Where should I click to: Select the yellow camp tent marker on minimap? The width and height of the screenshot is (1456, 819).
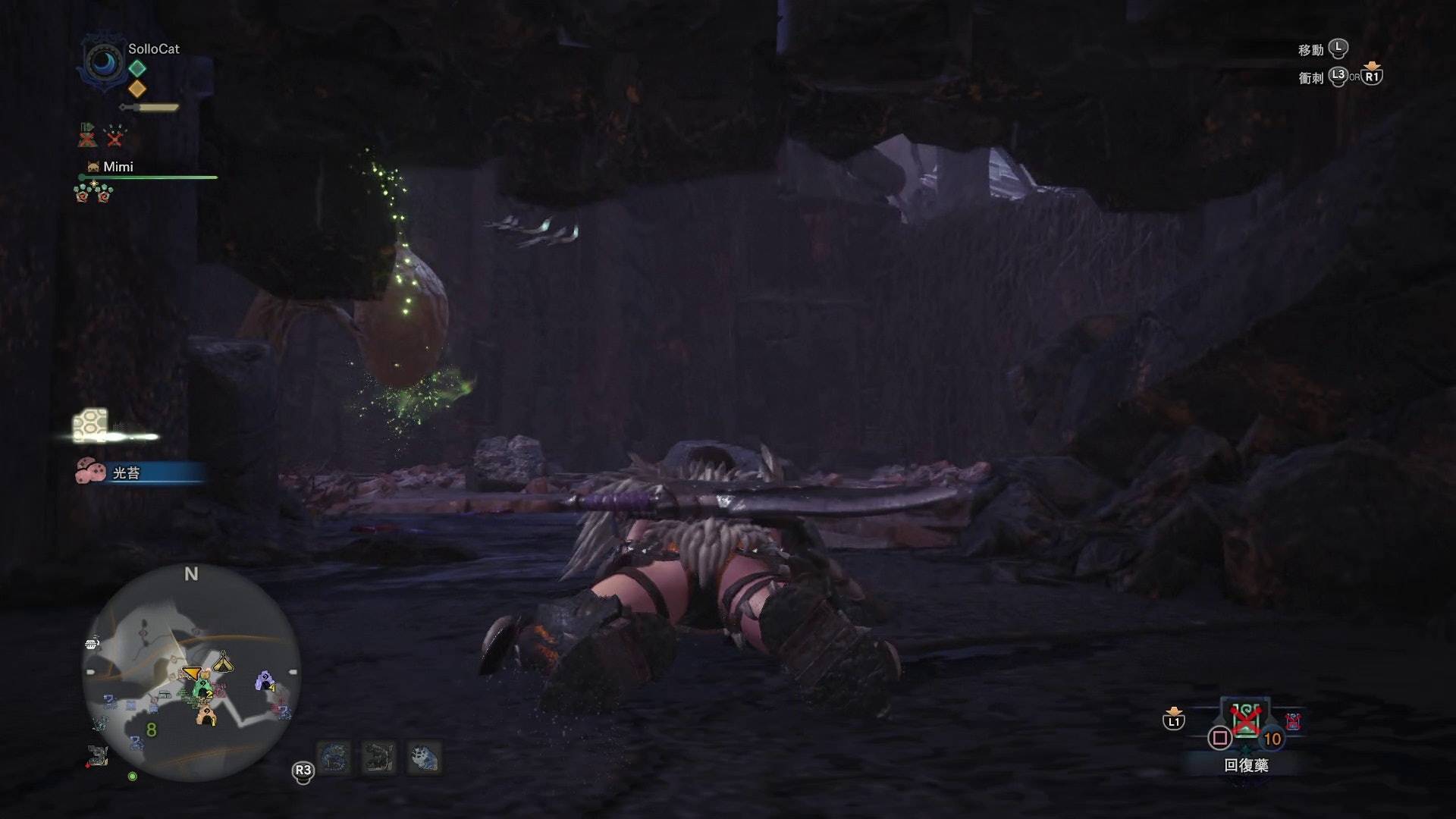point(223,661)
